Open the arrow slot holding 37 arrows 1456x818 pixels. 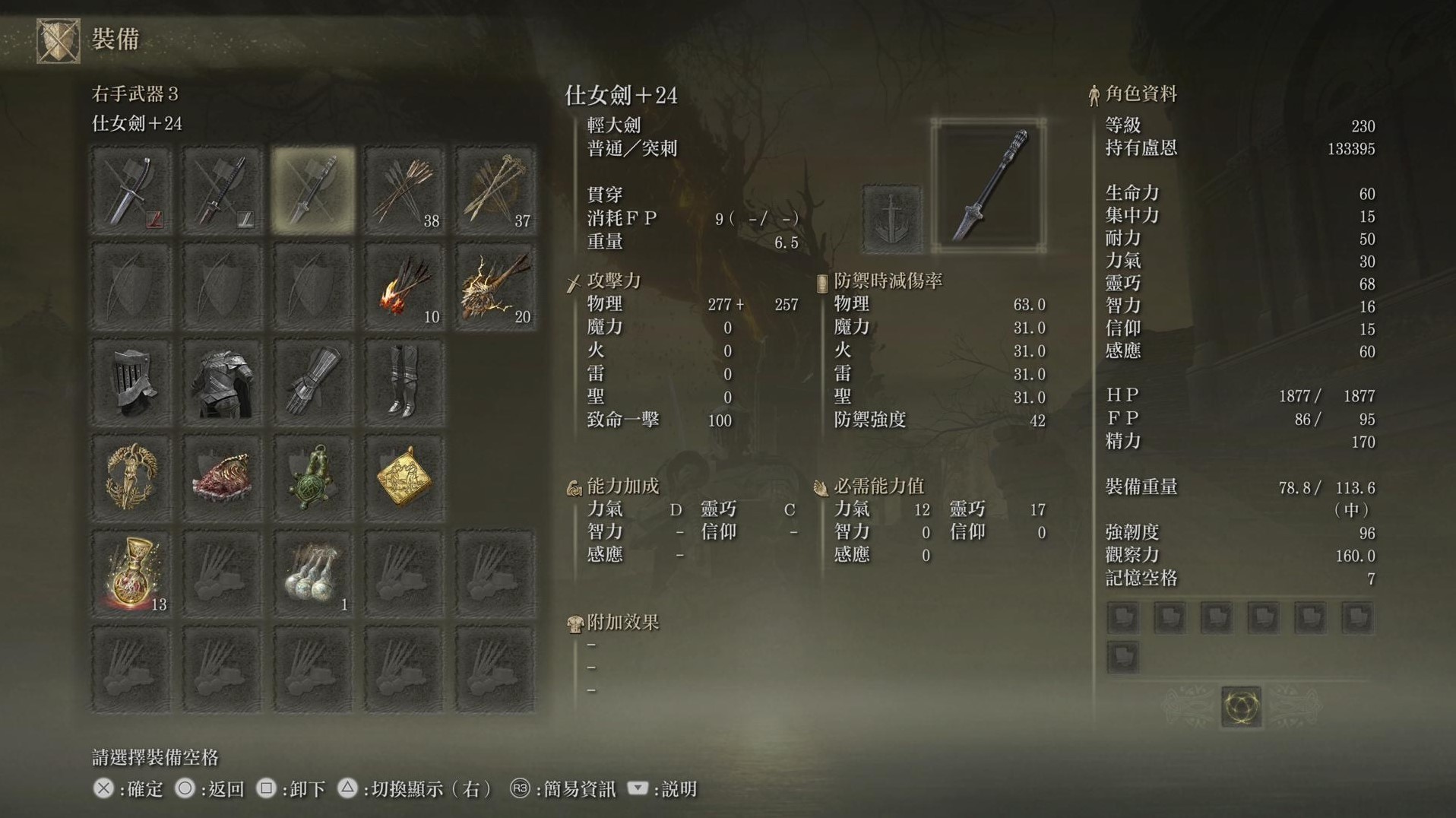pos(495,190)
